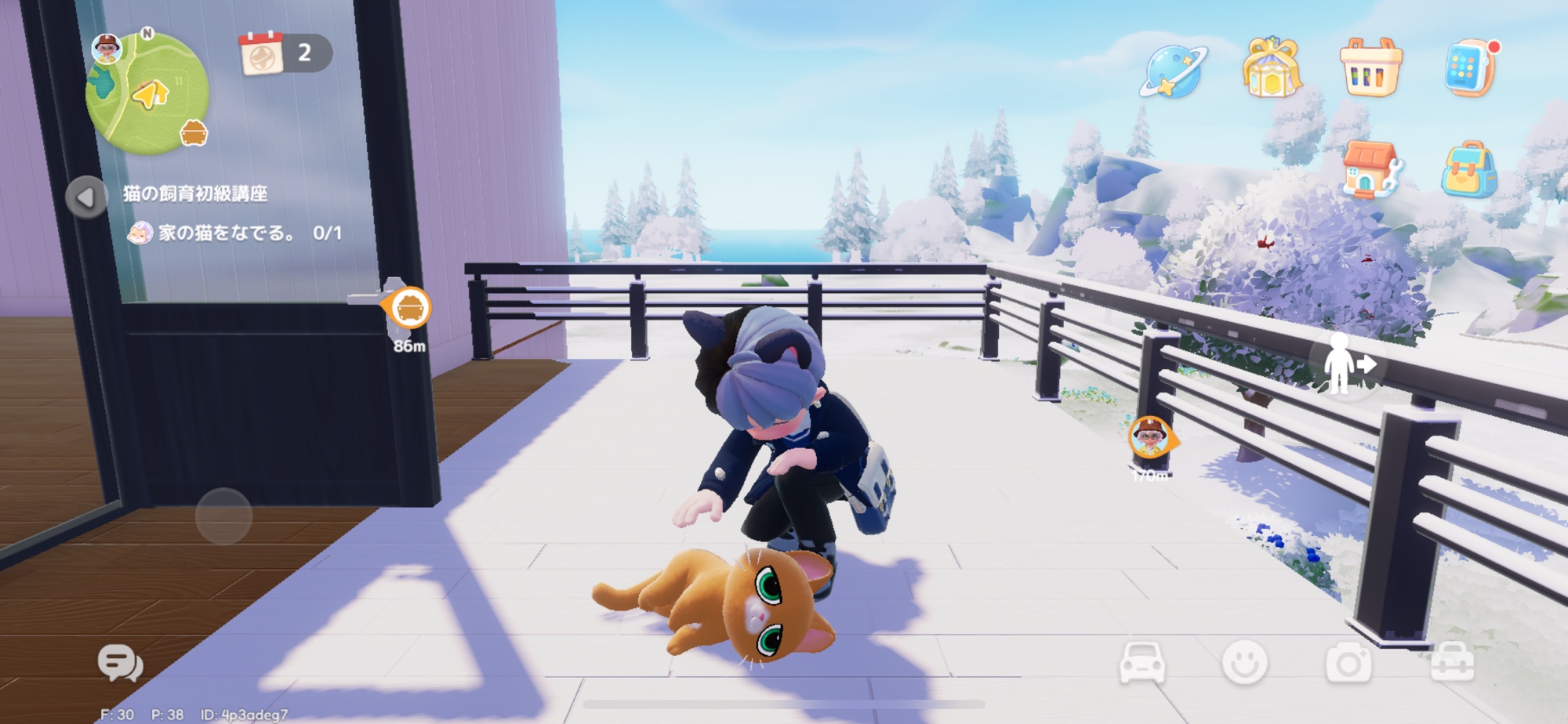
Task: Open the gift-wrapped gazebo icon
Action: click(1271, 69)
